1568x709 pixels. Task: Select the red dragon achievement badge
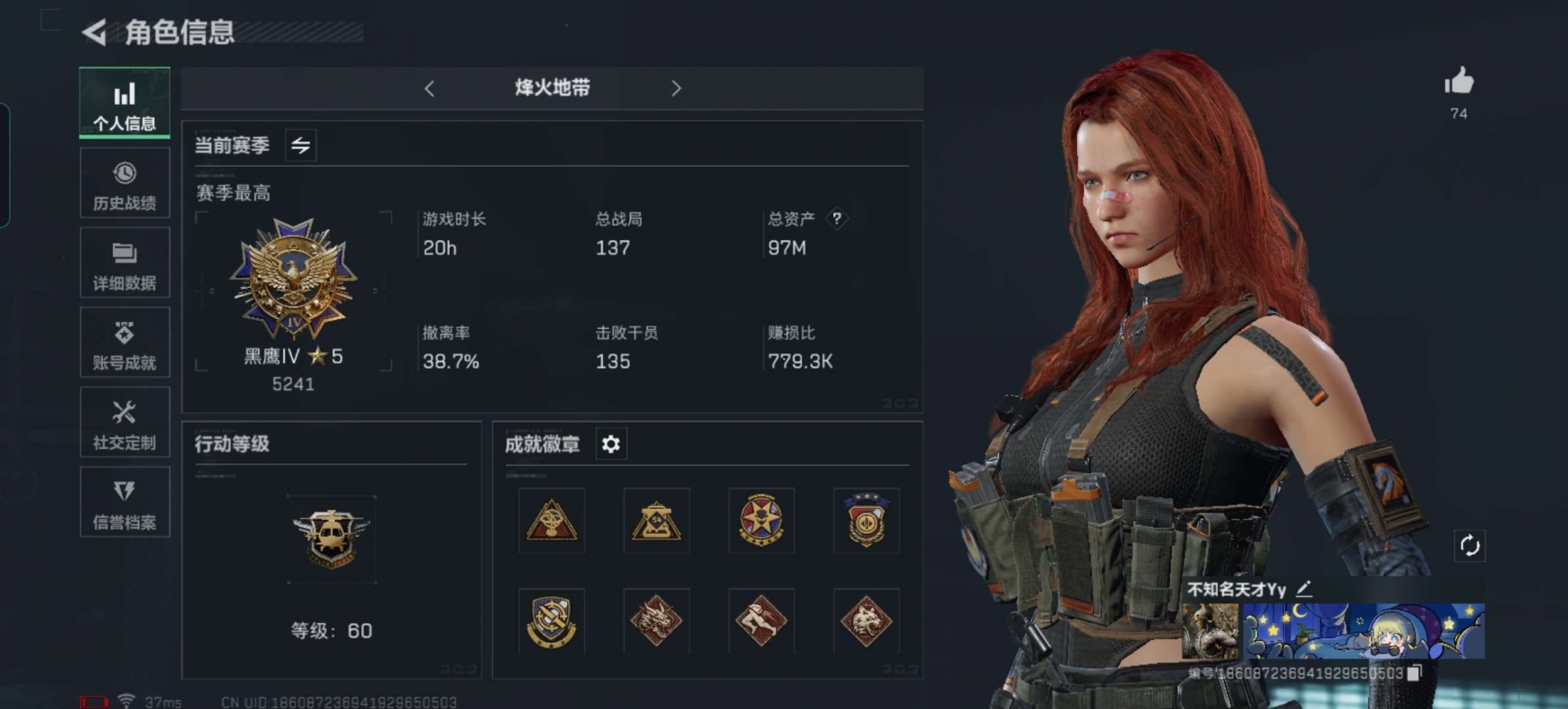(x=656, y=620)
